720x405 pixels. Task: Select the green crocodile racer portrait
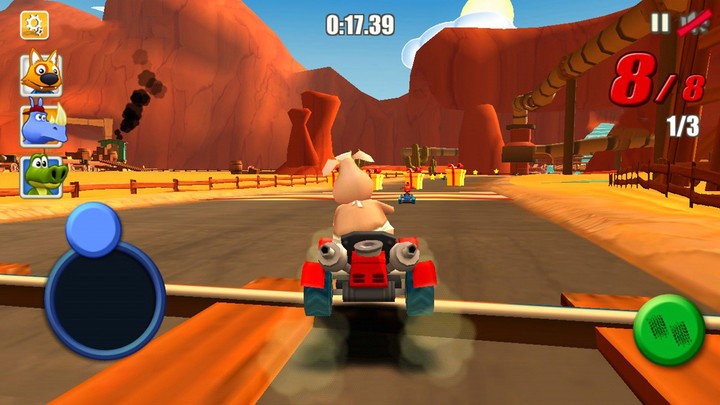point(41,175)
